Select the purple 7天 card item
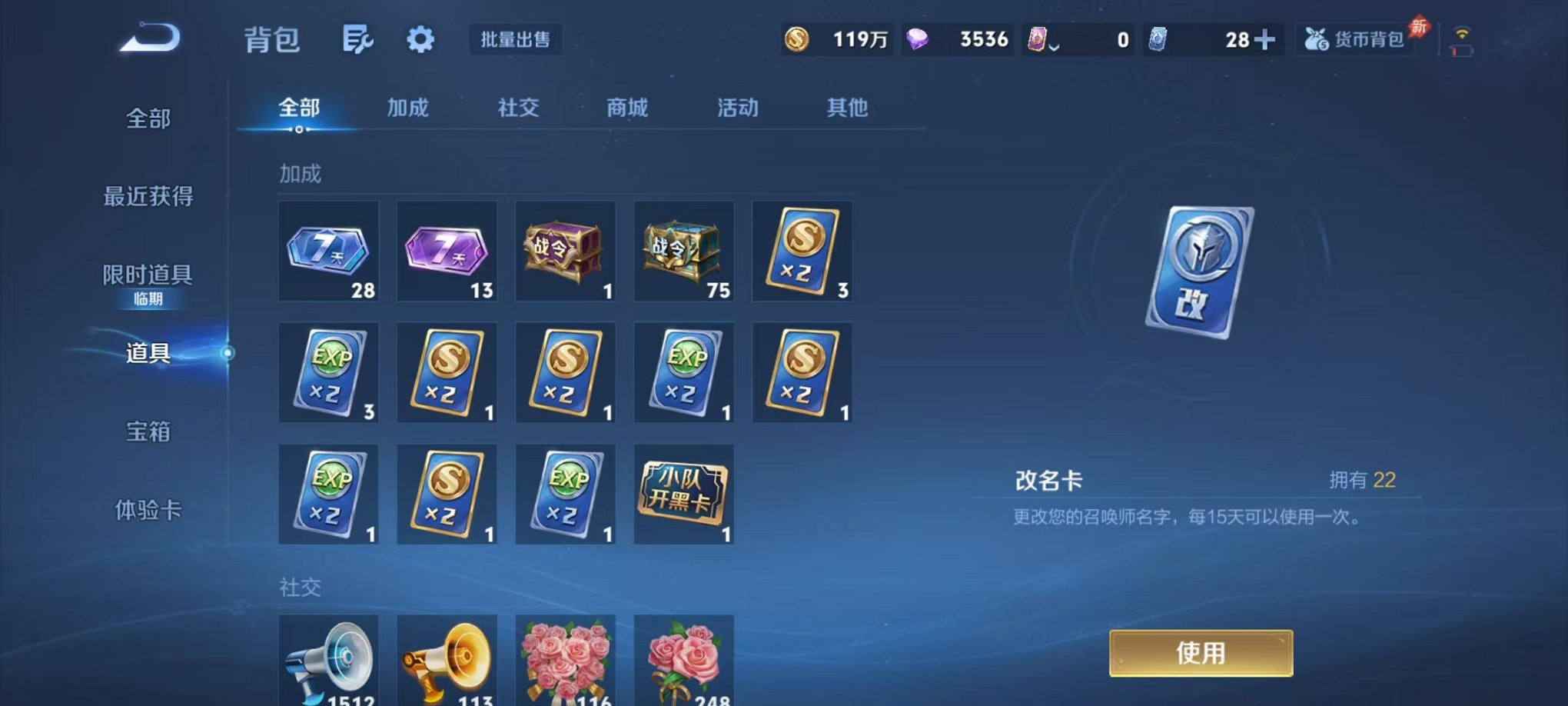Screen dimensions: 1568x706 [446, 251]
